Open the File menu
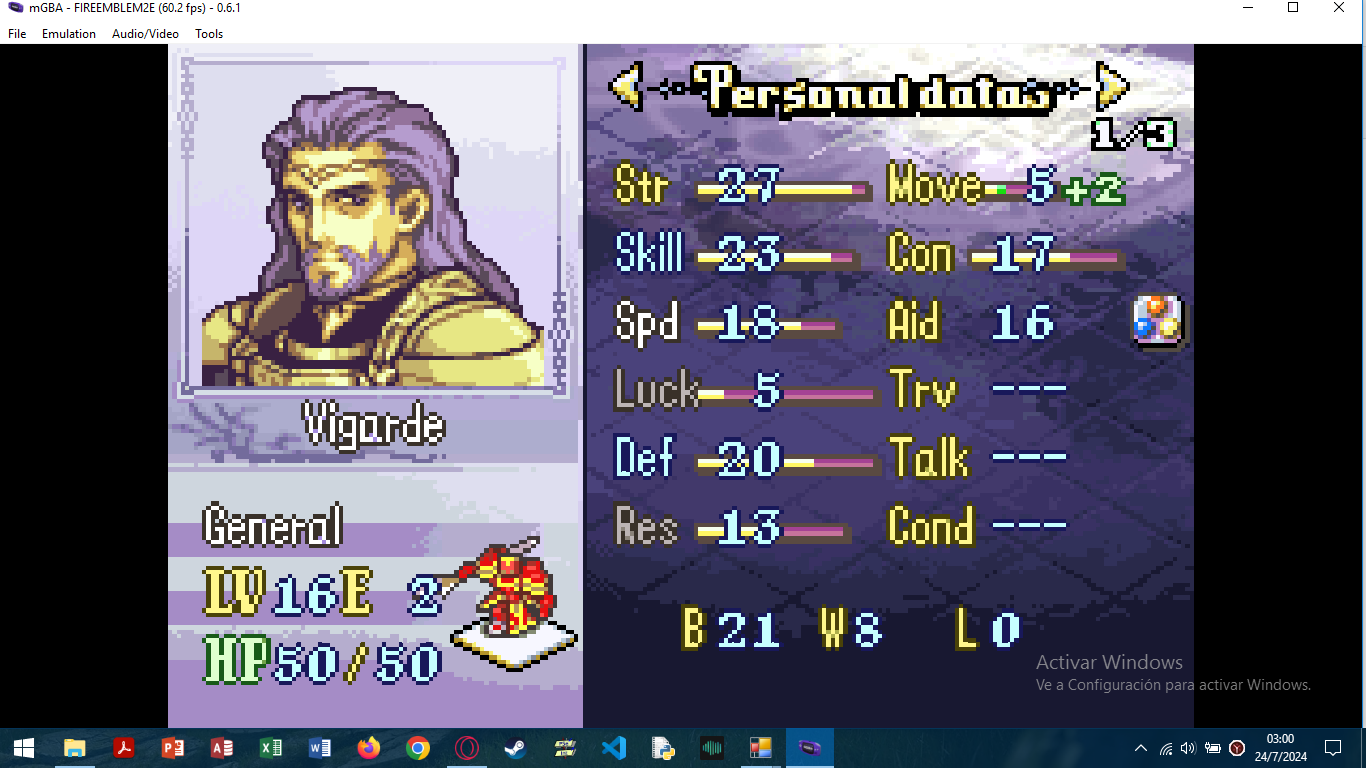Viewport: 1366px width, 768px height. point(17,34)
